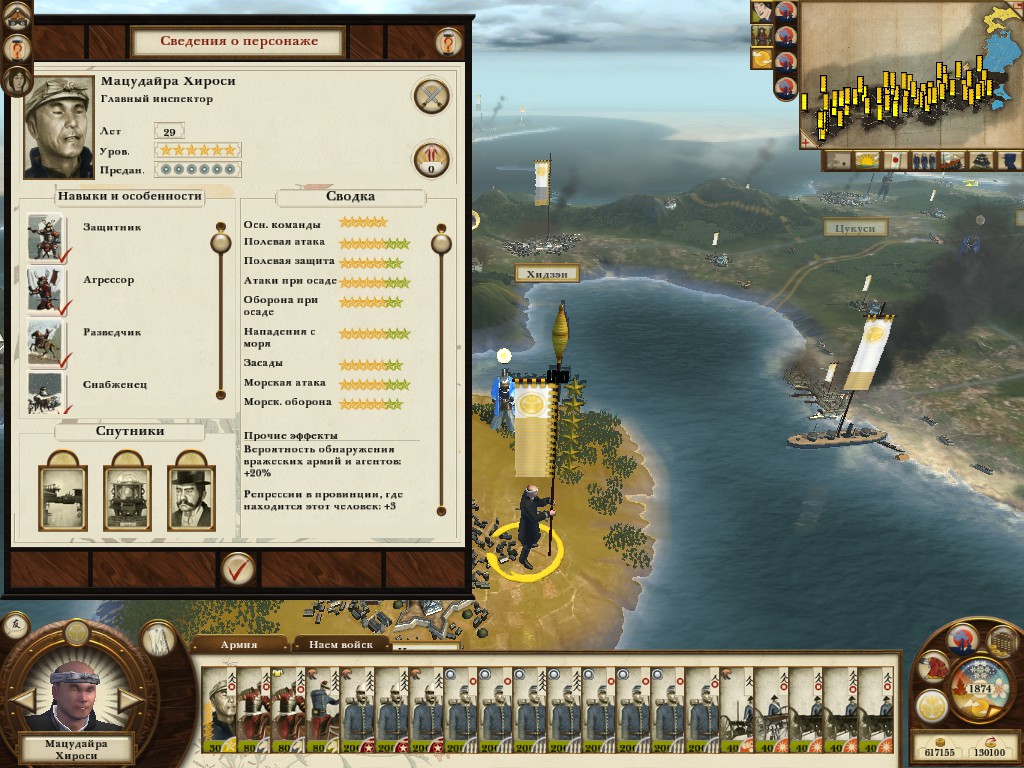The image size is (1024, 768).
Task: Select the Агрессор skill icon
Action: [44, 290]
